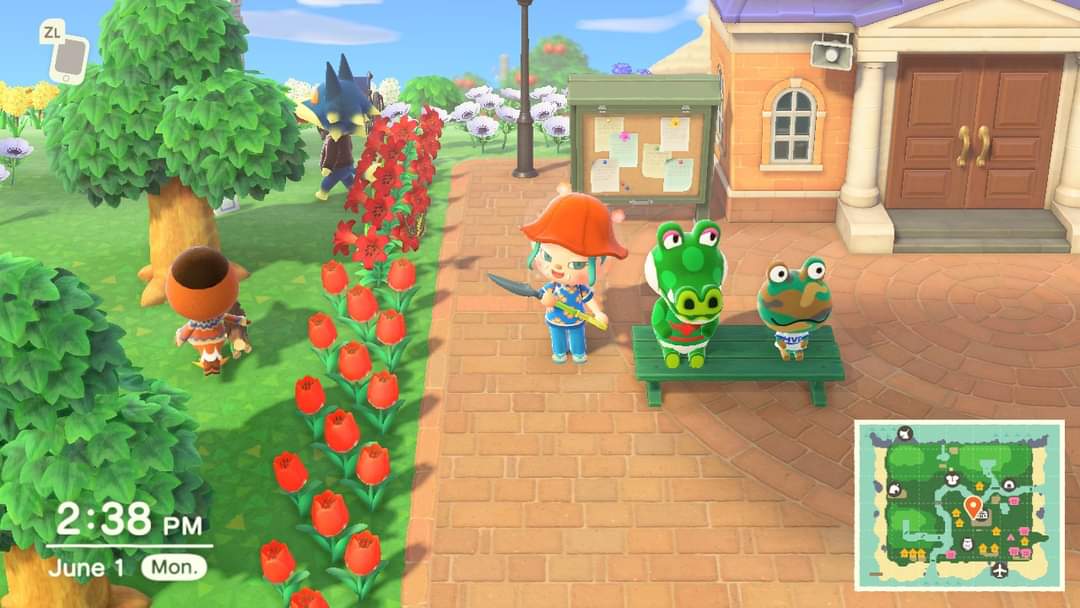1080x608 pixels.
Task: Open the island minimap
Action: [x=959, y=505]
